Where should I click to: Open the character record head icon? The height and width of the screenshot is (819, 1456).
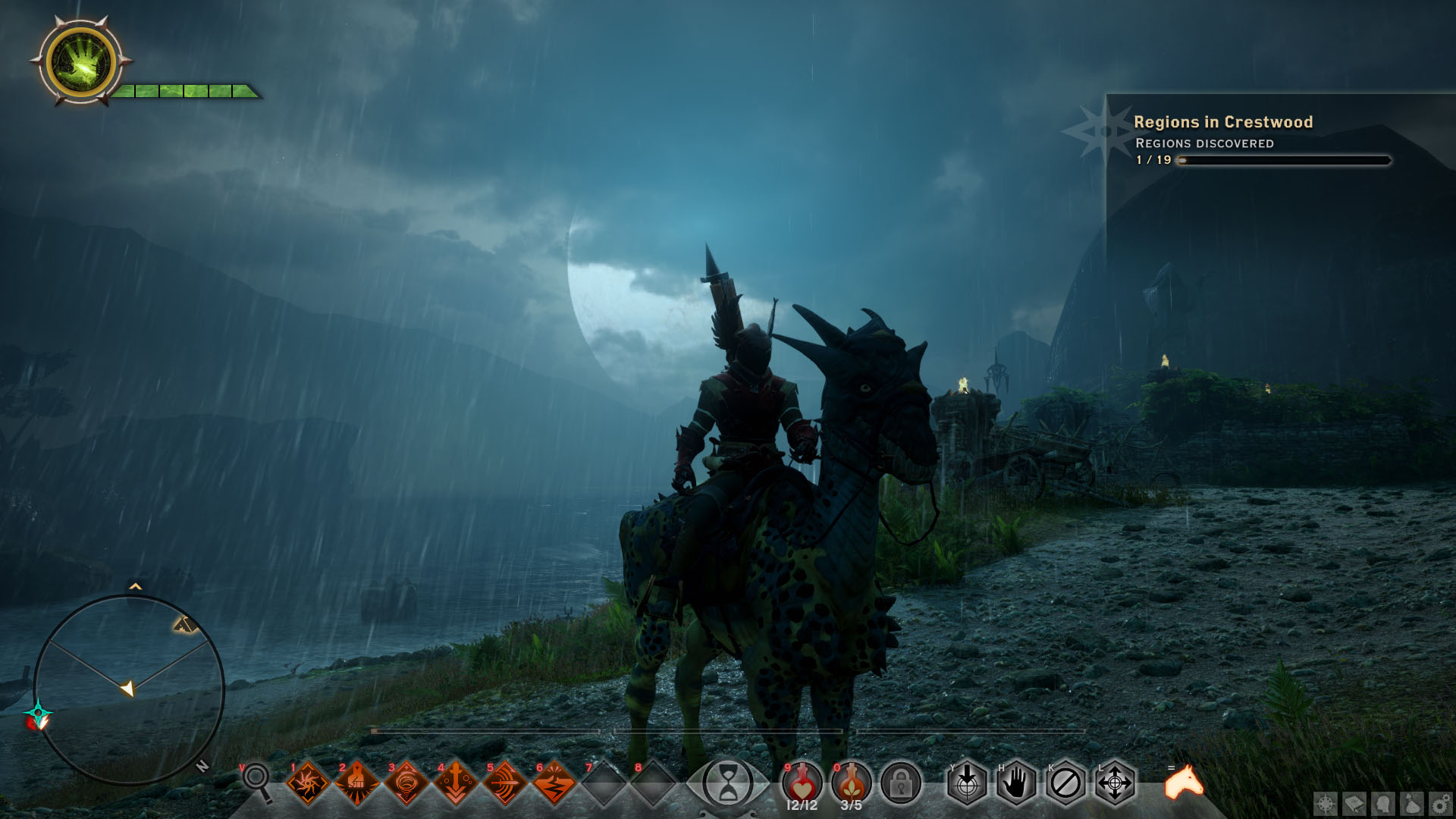pos(1383,803)
